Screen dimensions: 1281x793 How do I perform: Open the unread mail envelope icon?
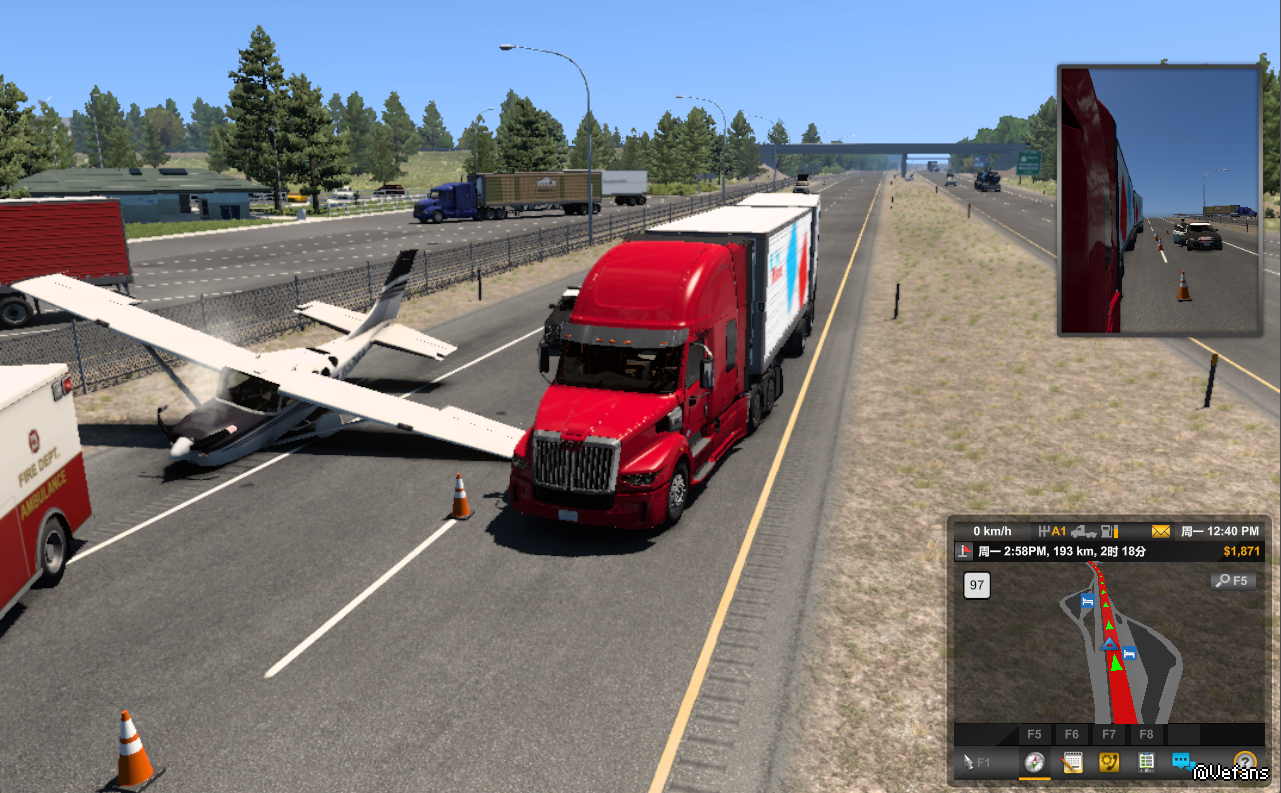pyautogui.click(x=1160, y=531)
